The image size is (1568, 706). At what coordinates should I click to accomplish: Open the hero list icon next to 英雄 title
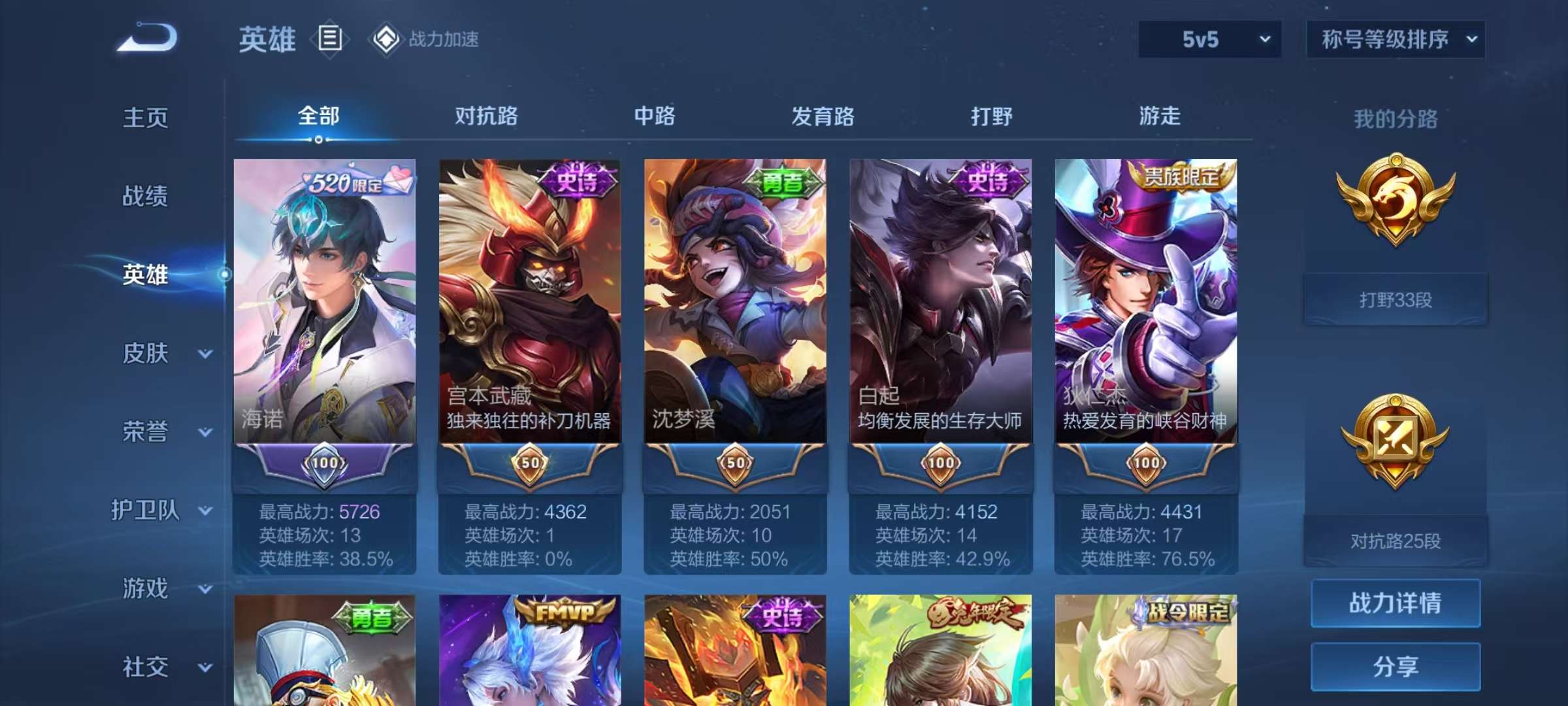click(329, 39)
